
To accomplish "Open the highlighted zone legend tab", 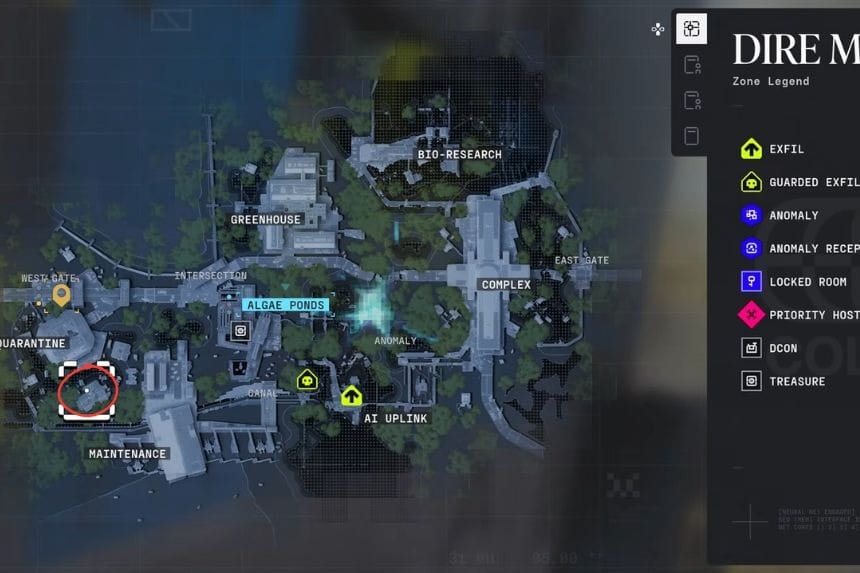I will (x=691, y=29).
